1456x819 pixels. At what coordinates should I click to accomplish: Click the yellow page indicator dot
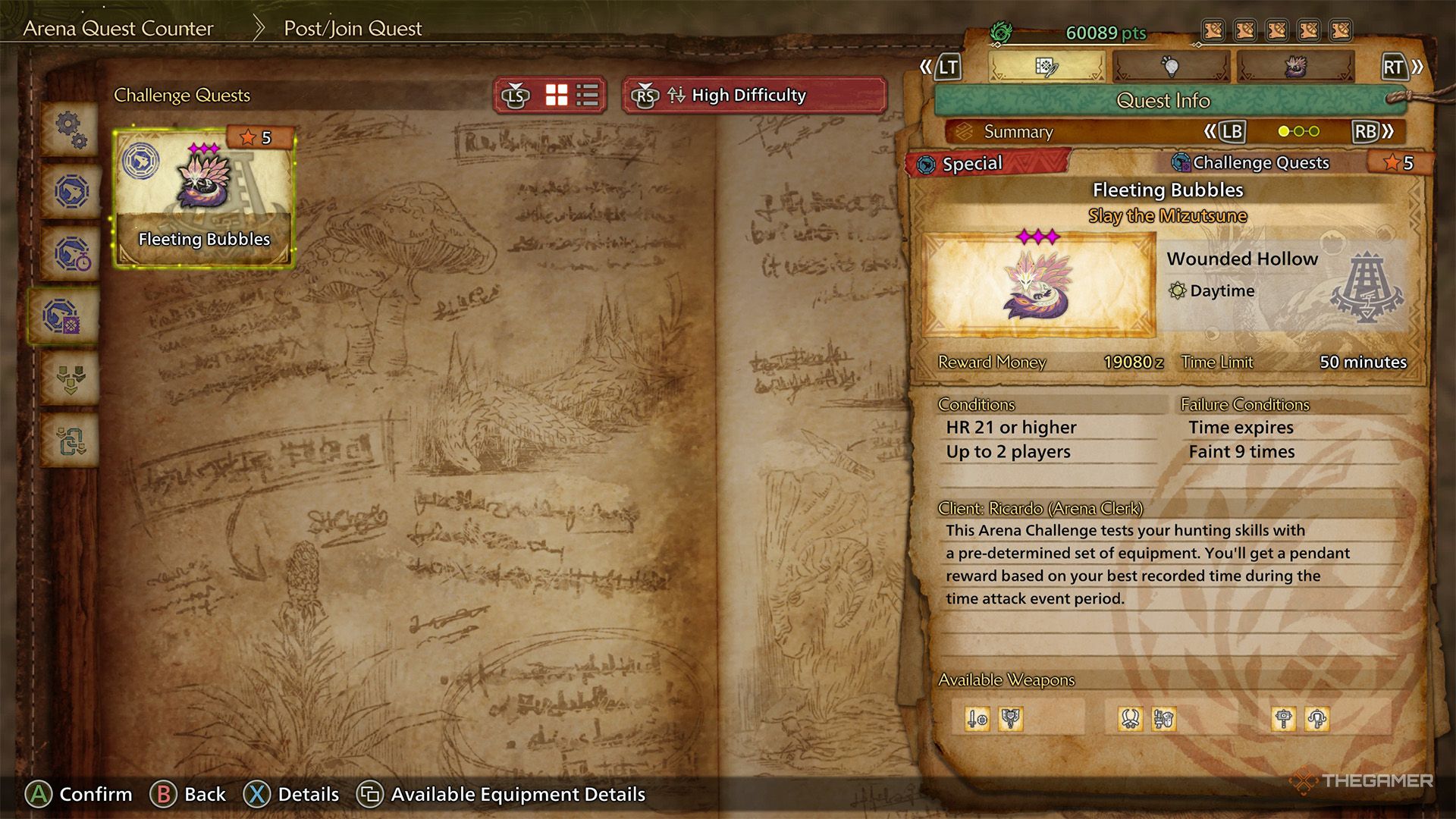pyautogui.click(x=1285, y=130)
